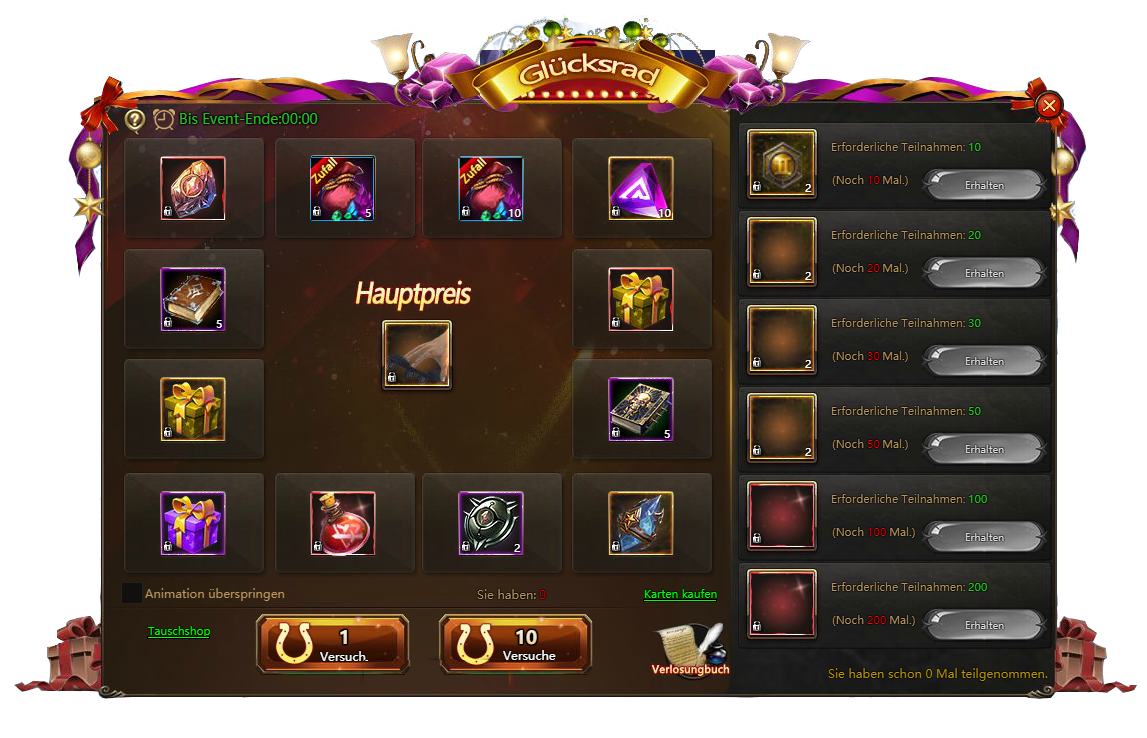The width and height of the screenshot is (1147, 738).
Task: Select the purple triangle gem prize
Action: pyautogui.click(x=641, y=188)
